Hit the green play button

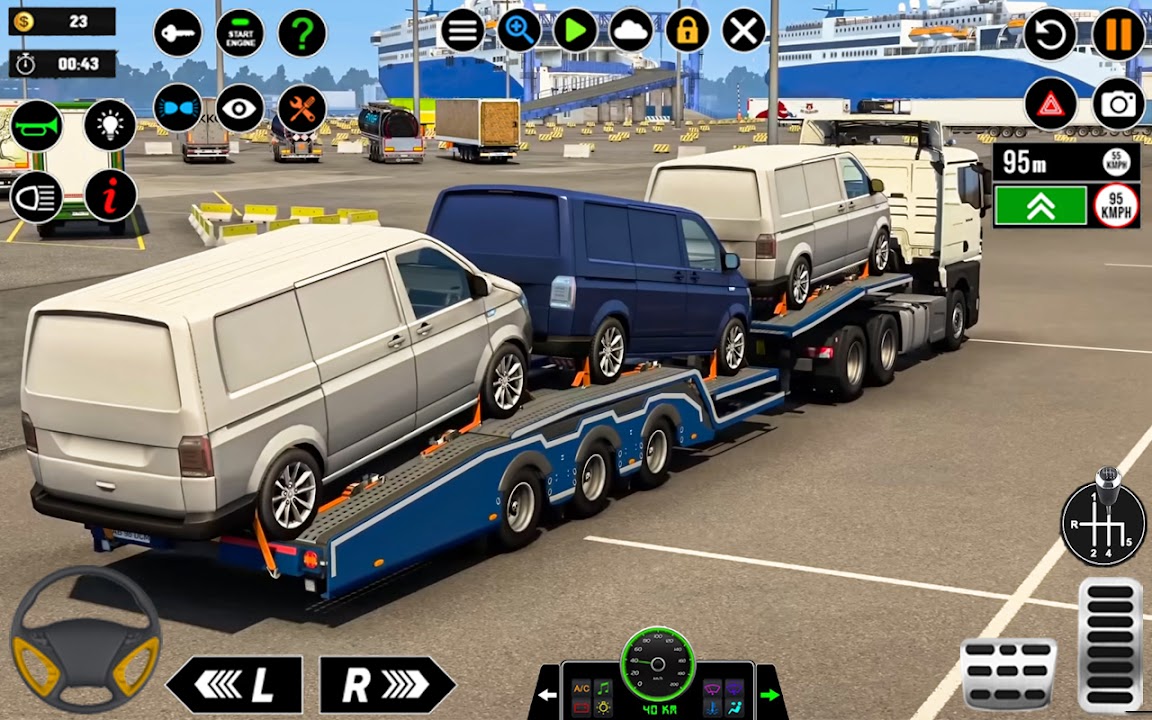click(x=575, y=31)
